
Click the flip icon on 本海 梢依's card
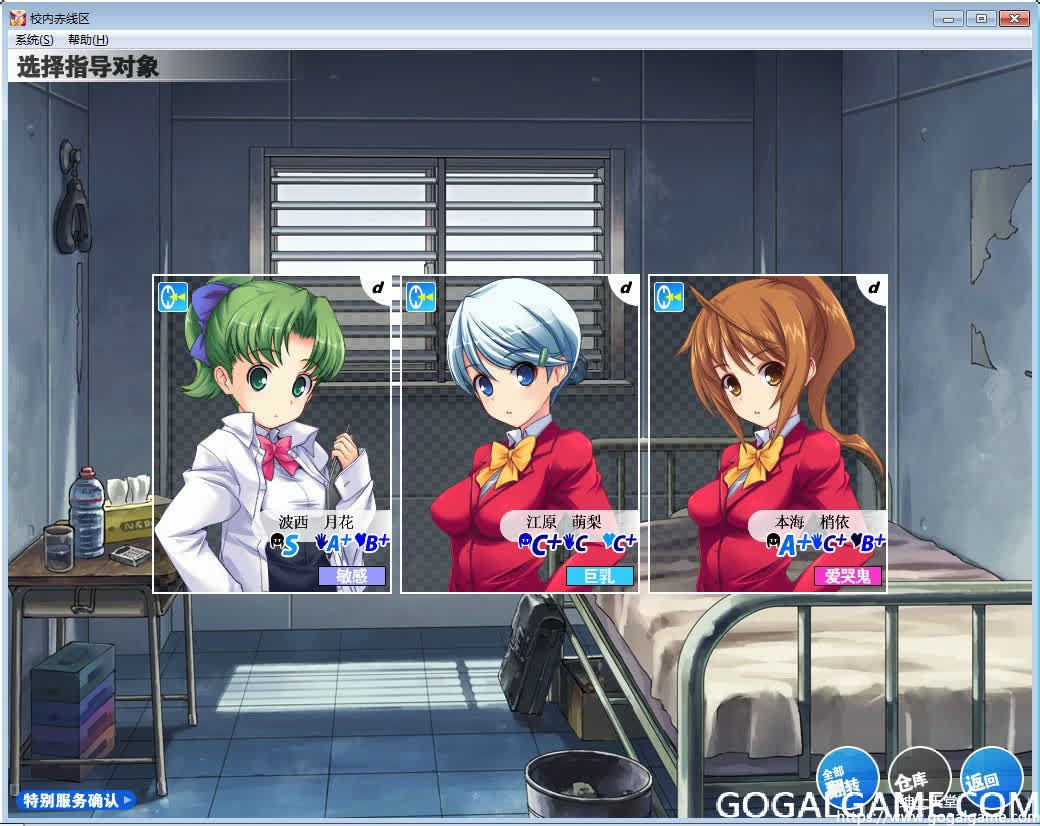(x=669, y=297)
